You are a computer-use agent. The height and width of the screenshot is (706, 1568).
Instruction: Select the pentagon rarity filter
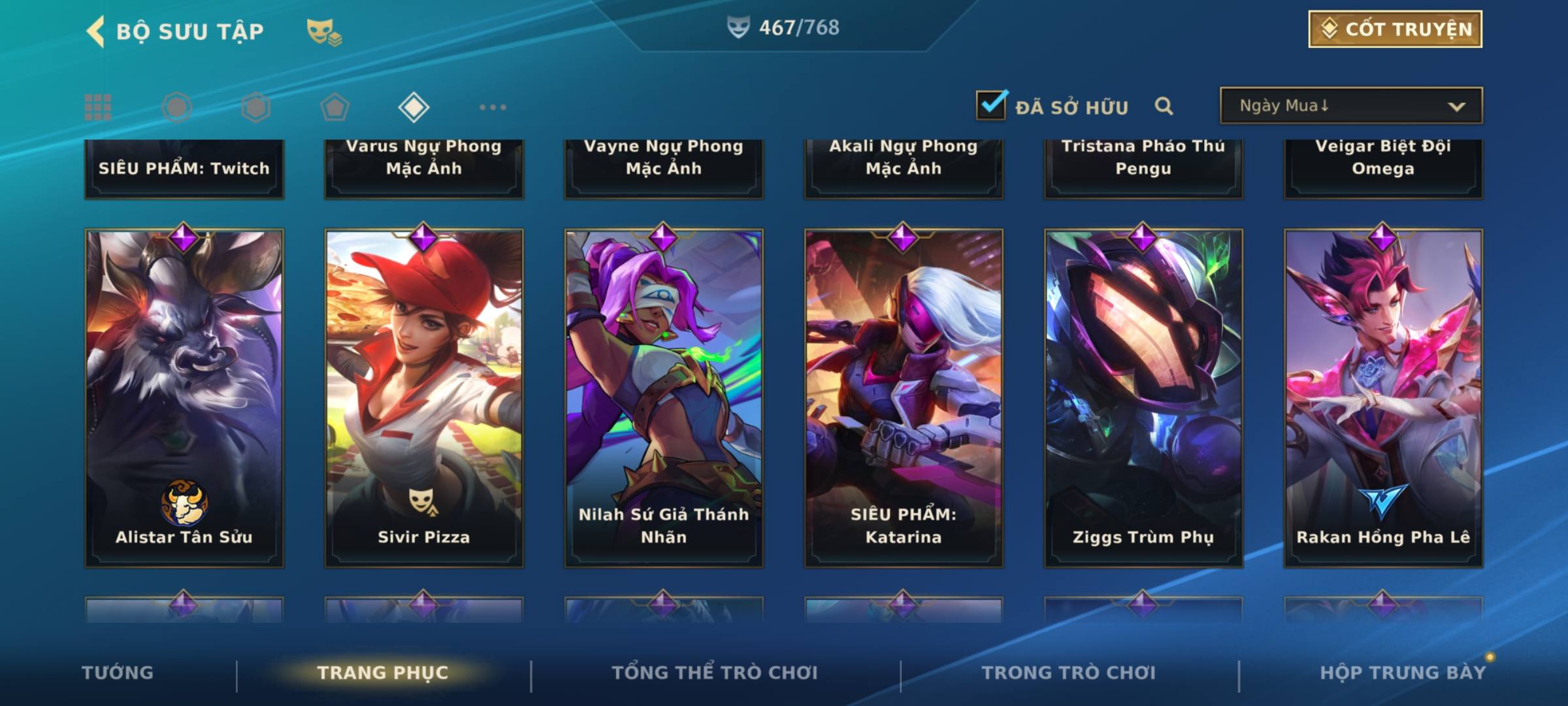(335, 107)
